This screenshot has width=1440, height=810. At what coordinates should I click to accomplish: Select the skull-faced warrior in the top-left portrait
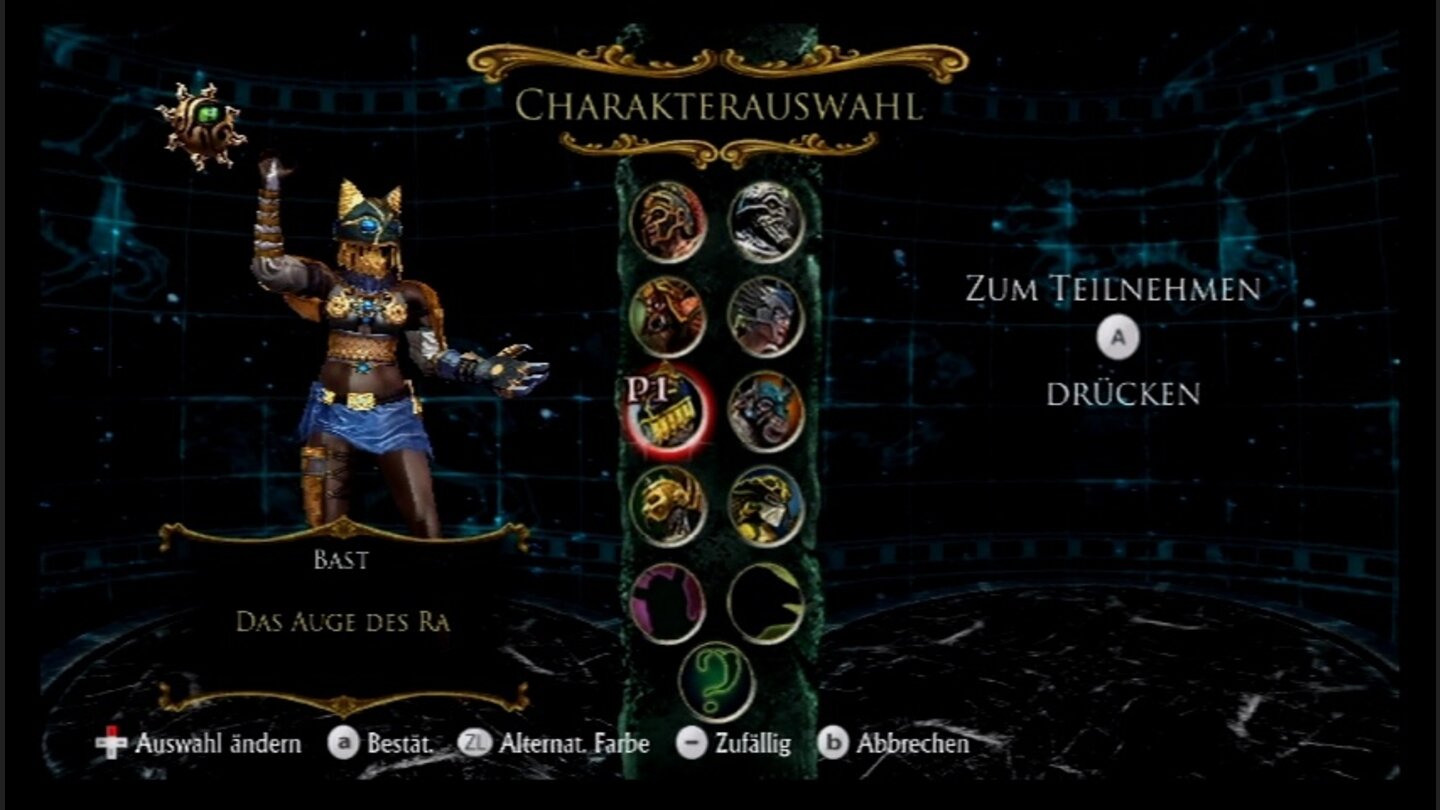tap(668, 222)
